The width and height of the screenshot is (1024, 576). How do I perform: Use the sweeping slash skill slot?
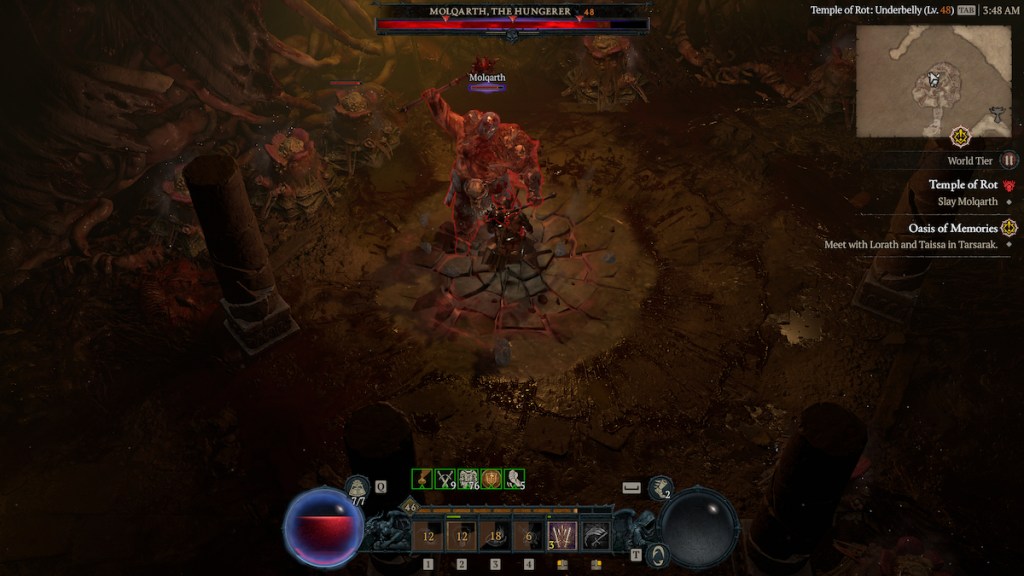pyautogui.click(x=595, y=536)
